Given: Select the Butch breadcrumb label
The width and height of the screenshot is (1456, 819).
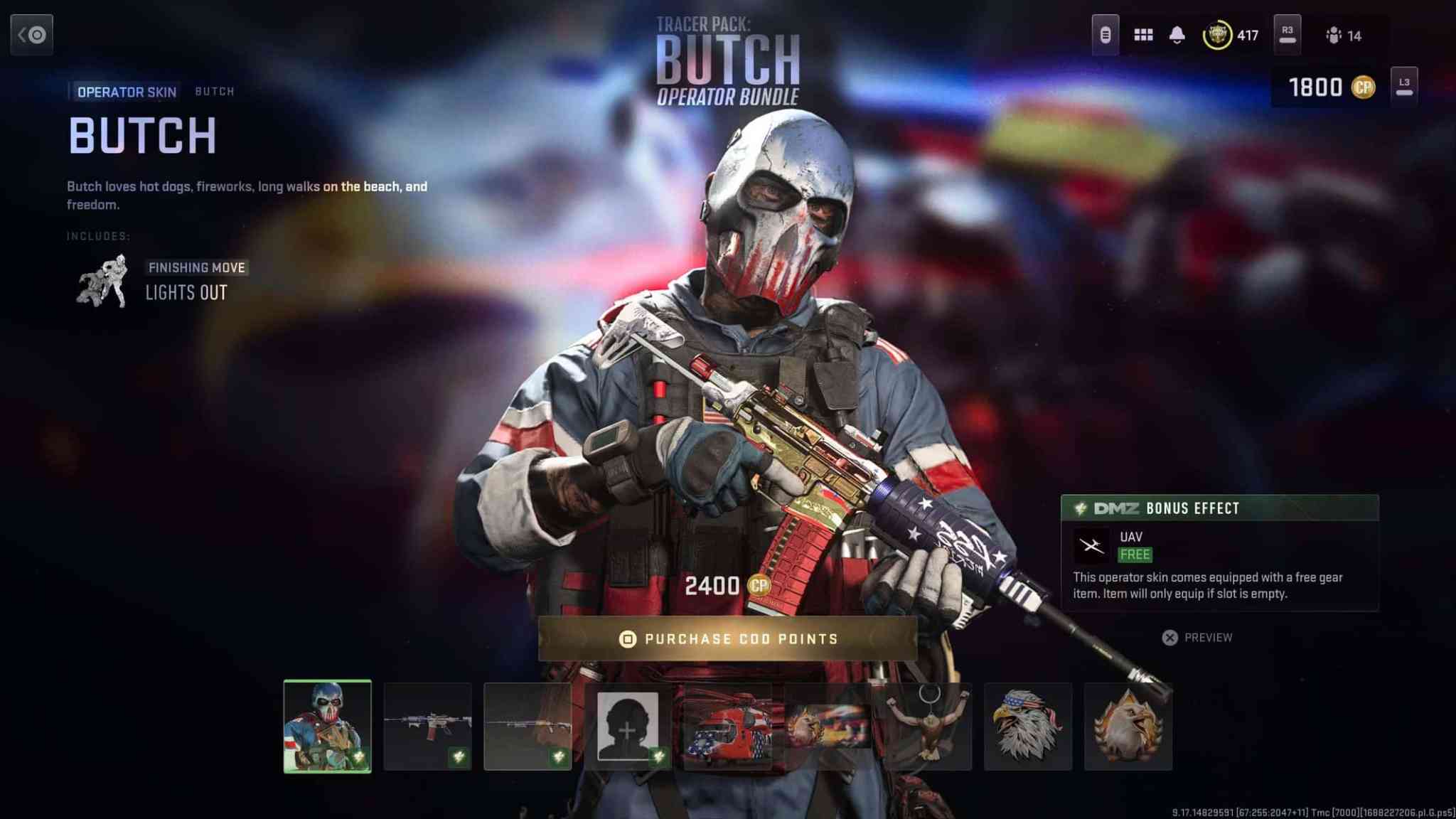Looking at the screenshot, I should 215,91.
